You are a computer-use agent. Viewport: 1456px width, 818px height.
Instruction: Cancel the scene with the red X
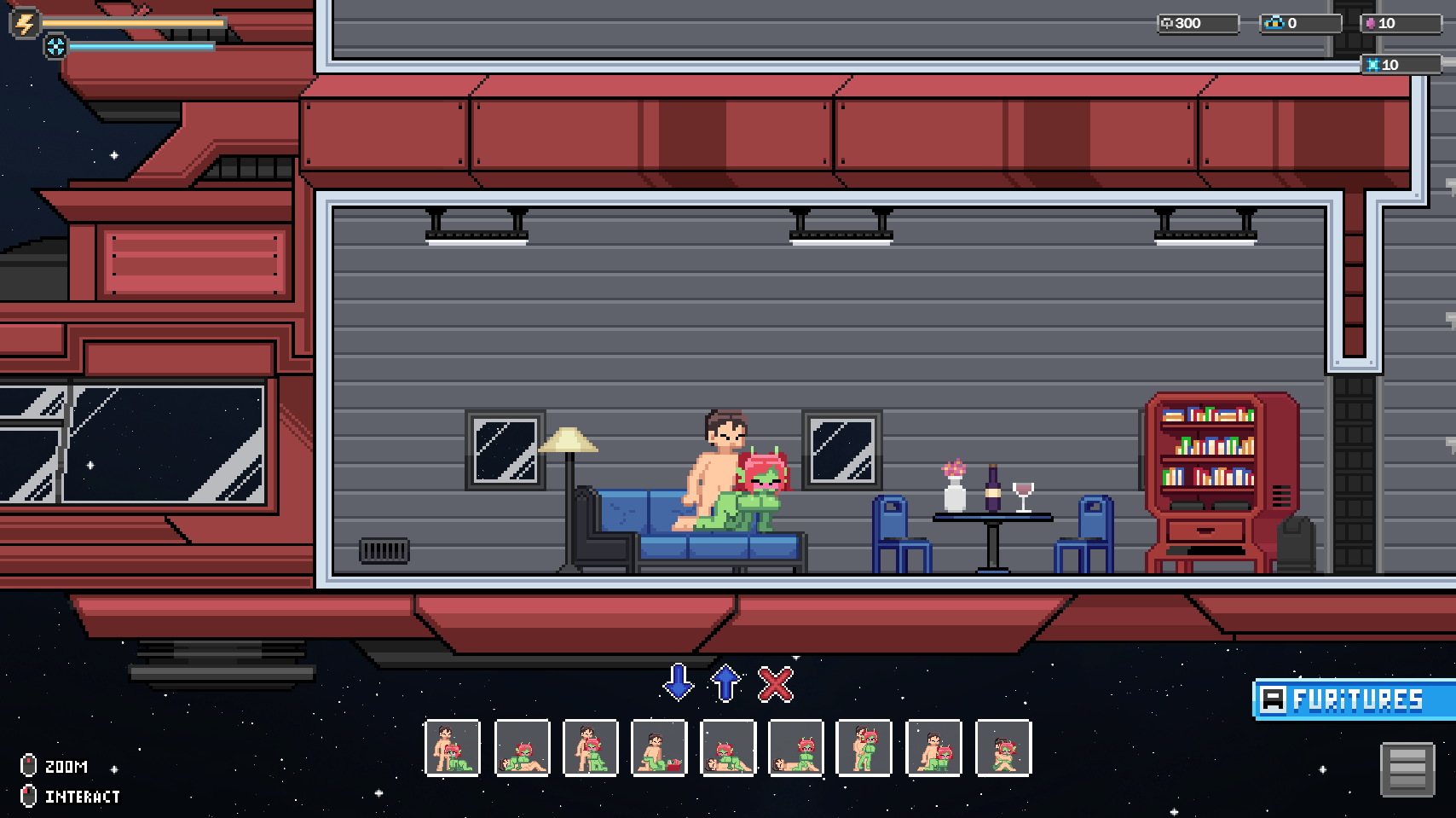[774, 684]
